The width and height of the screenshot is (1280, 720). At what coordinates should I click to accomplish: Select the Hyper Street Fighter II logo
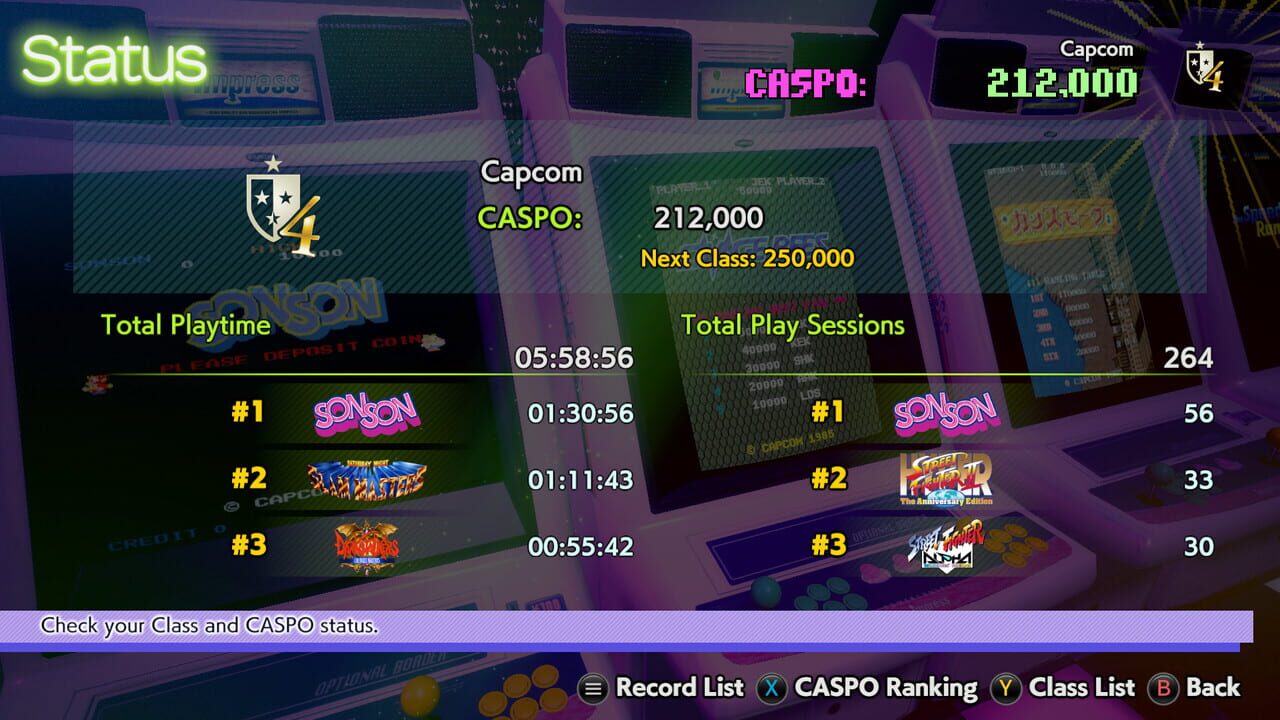pos(944,480)
